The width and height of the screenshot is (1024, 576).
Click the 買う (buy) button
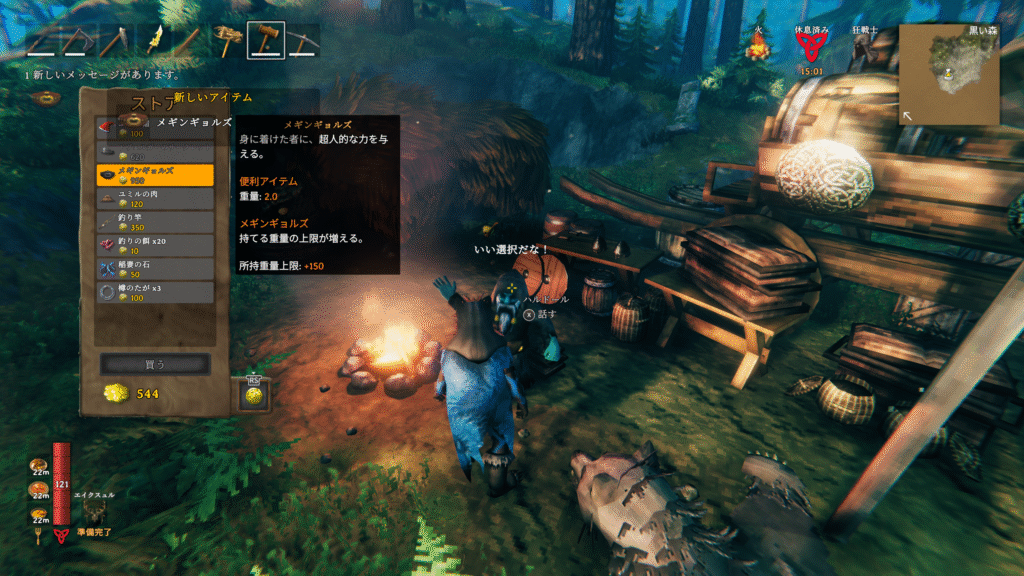(x=155, y=363)
